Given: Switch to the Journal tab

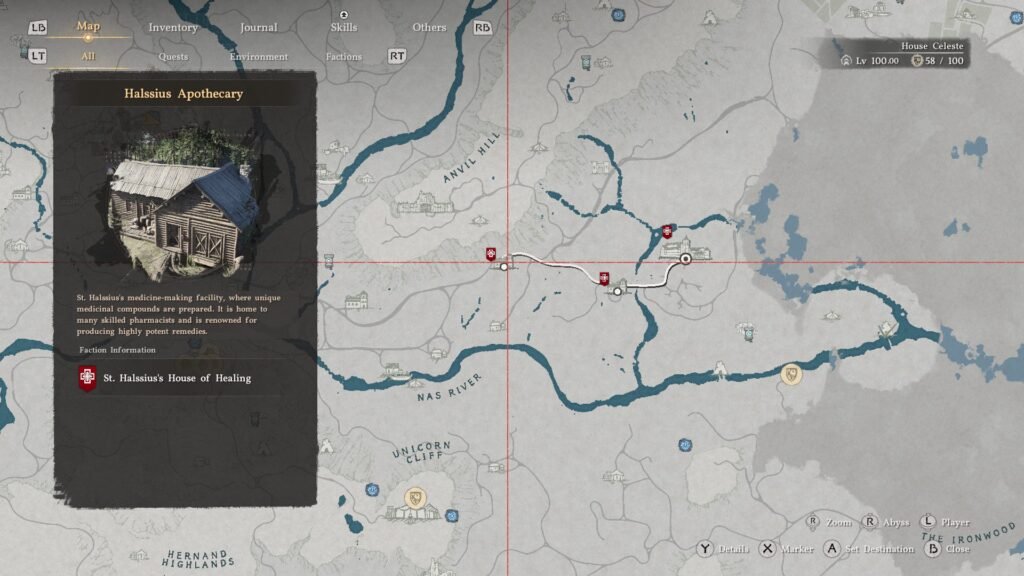Looking at the screenshot, I should coord(259,27).
